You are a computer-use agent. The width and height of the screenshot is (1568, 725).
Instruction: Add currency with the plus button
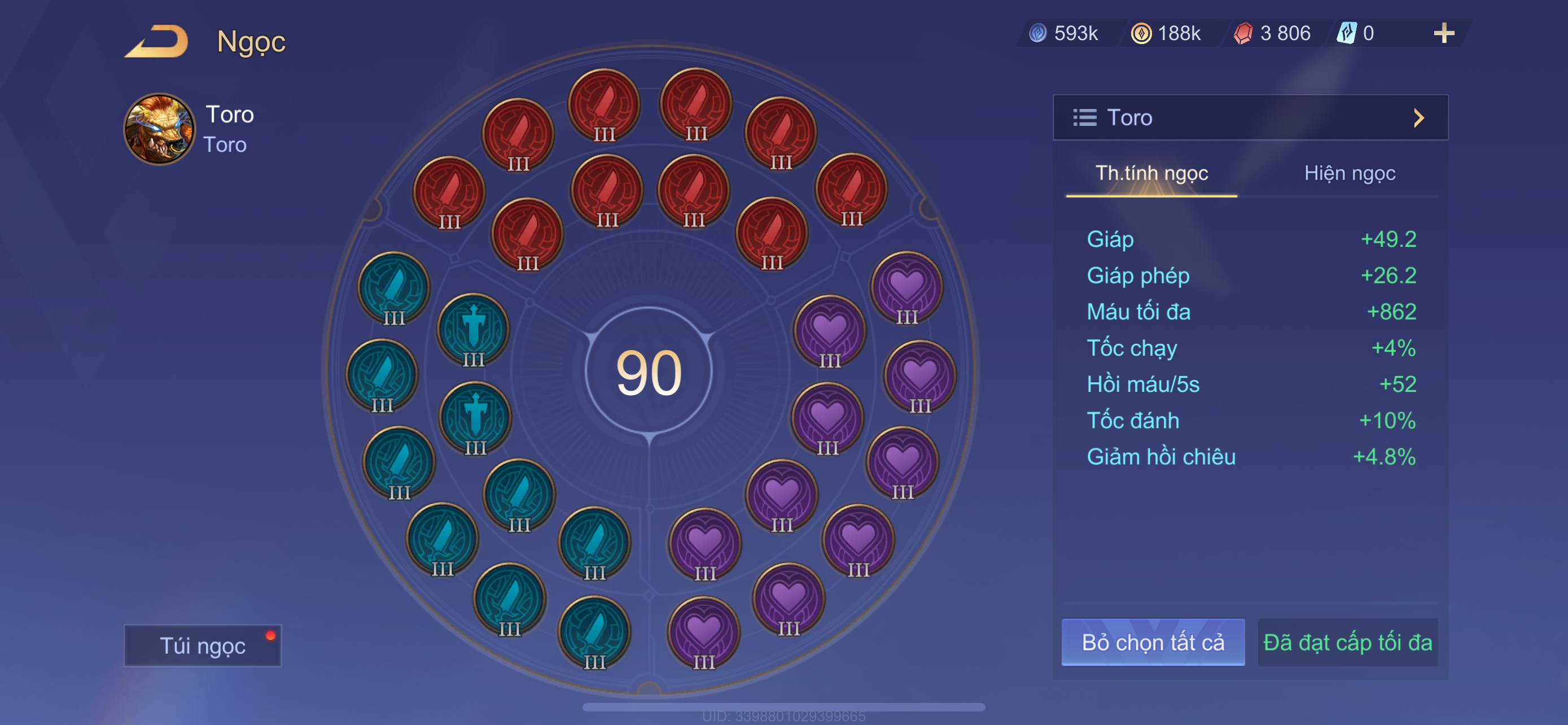tap(1443, 33)
